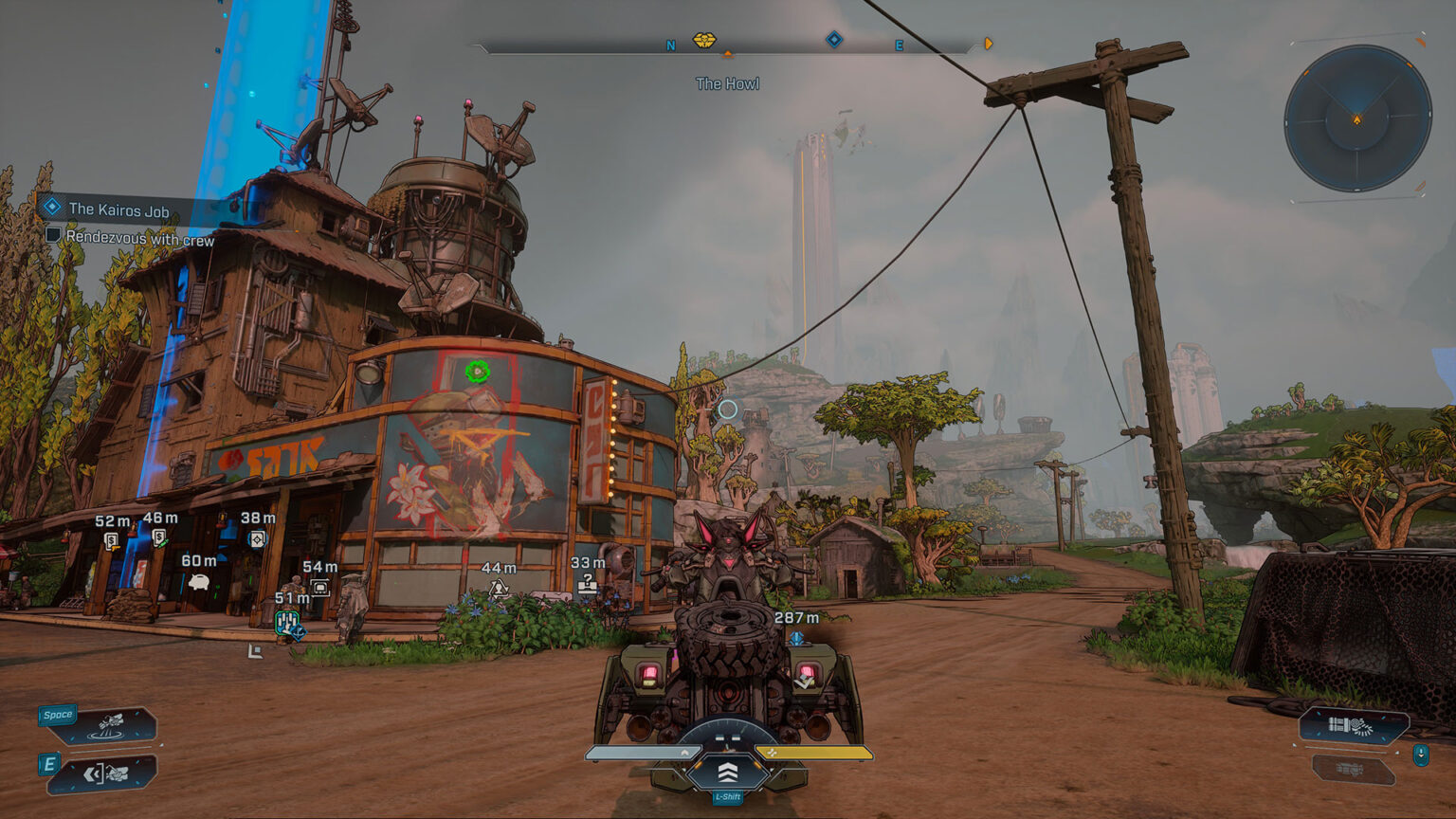The width and height of the screenshot is (1456, 819).
Task: Expand the compass arrow on the far right
Action: click(988, 42)
